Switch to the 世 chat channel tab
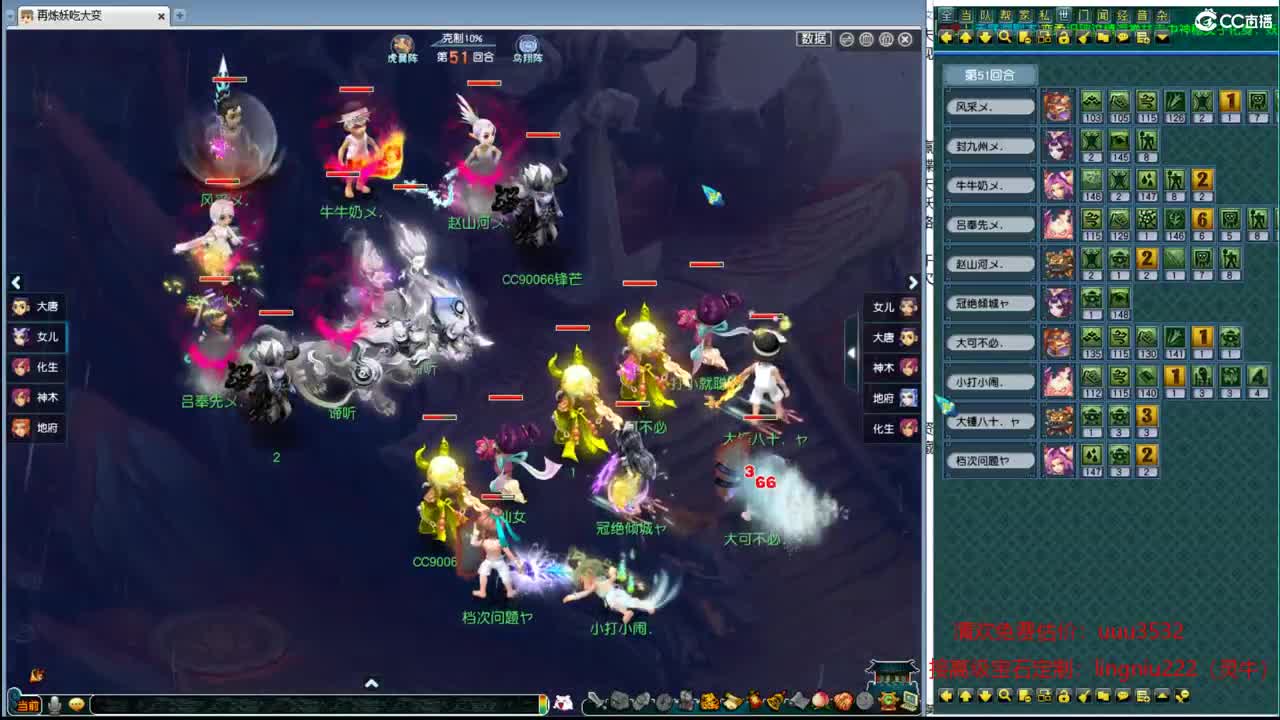 [1066, 14]
